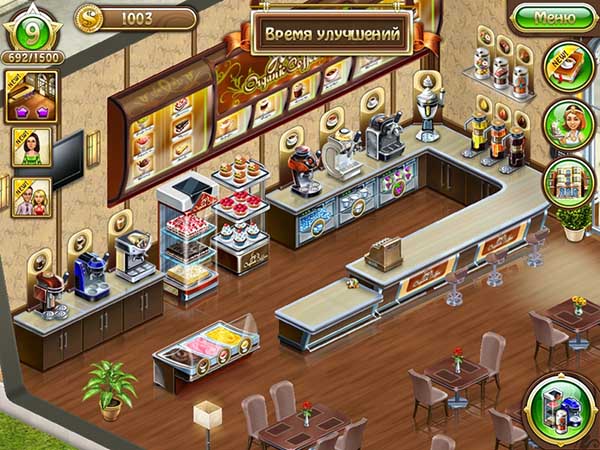The image size is (600, 450).
Task: Select the waitress portrait icon
Action: pyautogui.click(x=569, y=124)
